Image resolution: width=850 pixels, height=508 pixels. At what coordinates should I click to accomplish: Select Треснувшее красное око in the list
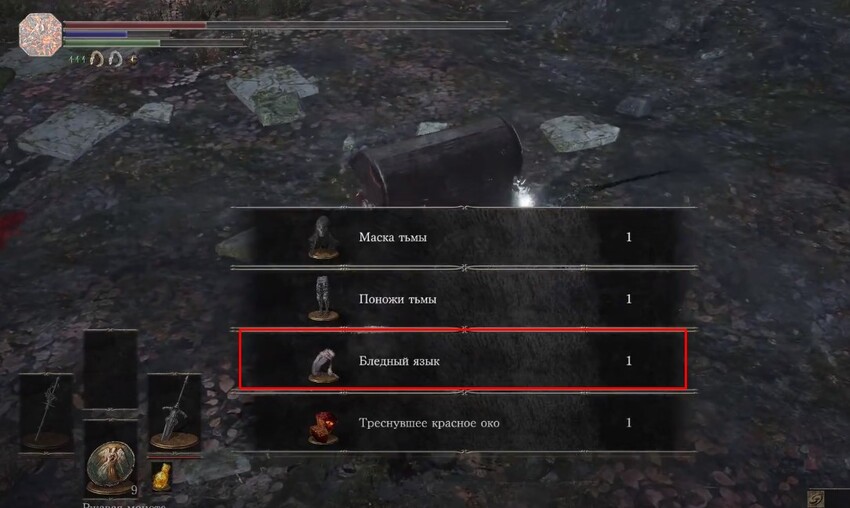tap(462, 423)
